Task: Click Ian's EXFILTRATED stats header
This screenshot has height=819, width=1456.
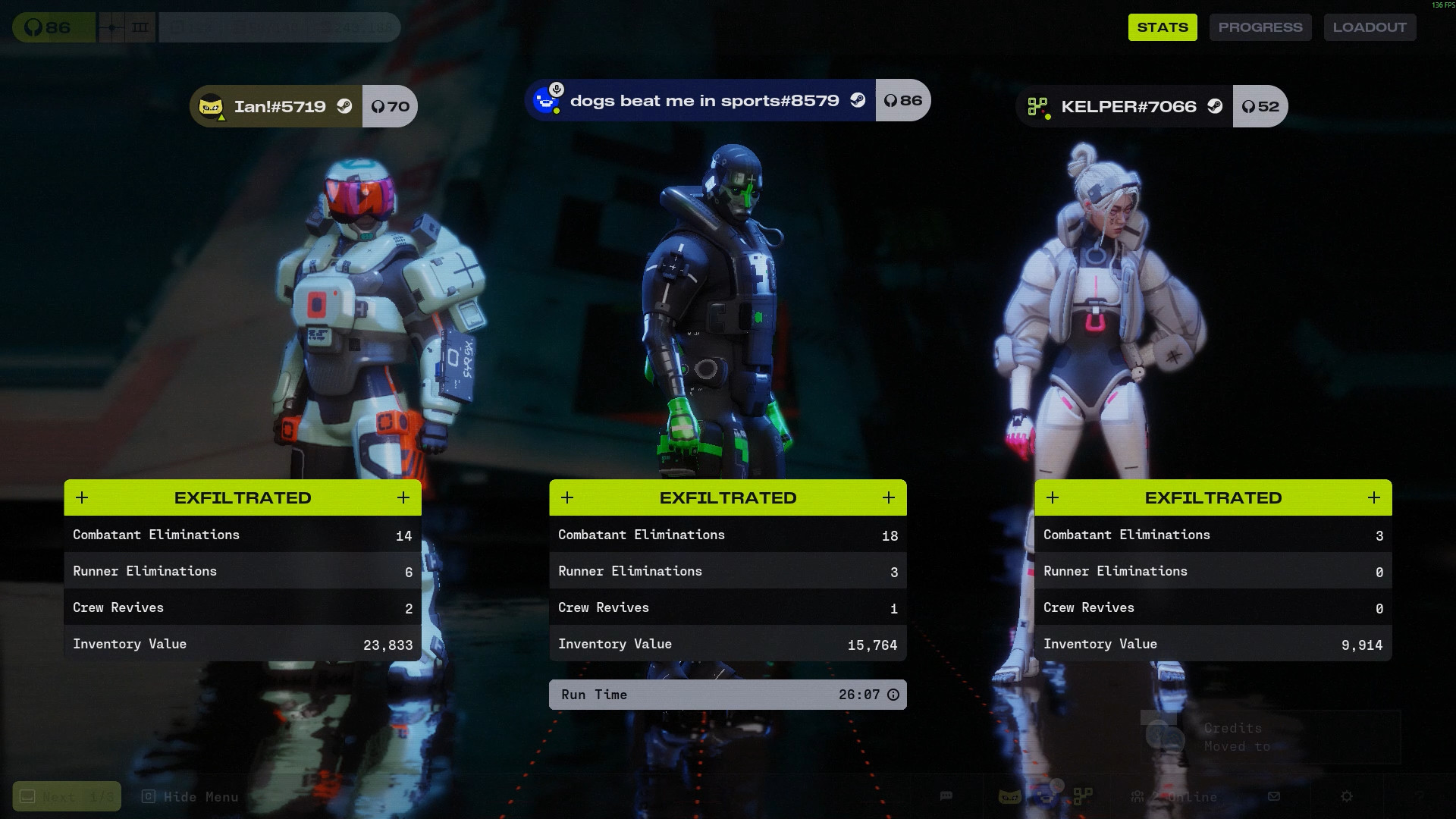Action: coord(243,497)
